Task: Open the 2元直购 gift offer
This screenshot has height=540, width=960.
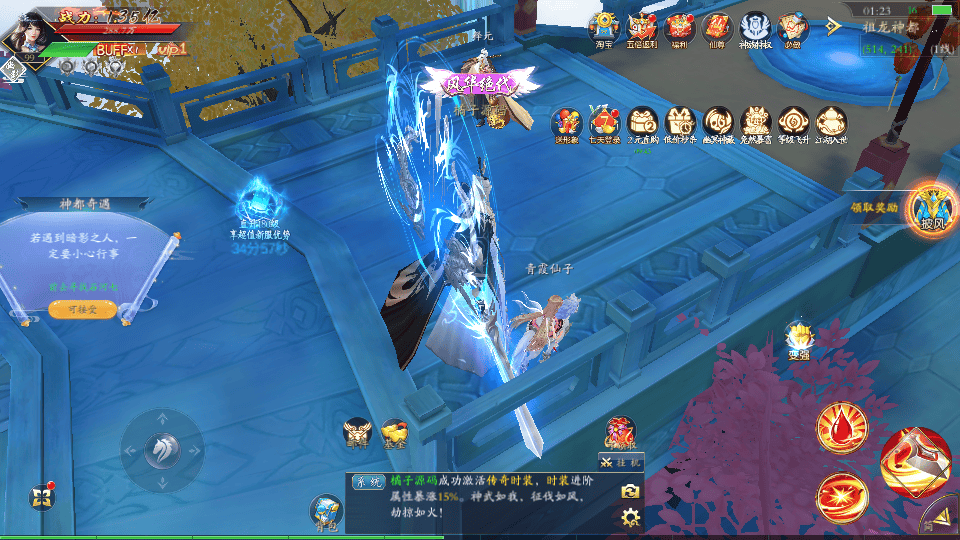Action: 643,122
